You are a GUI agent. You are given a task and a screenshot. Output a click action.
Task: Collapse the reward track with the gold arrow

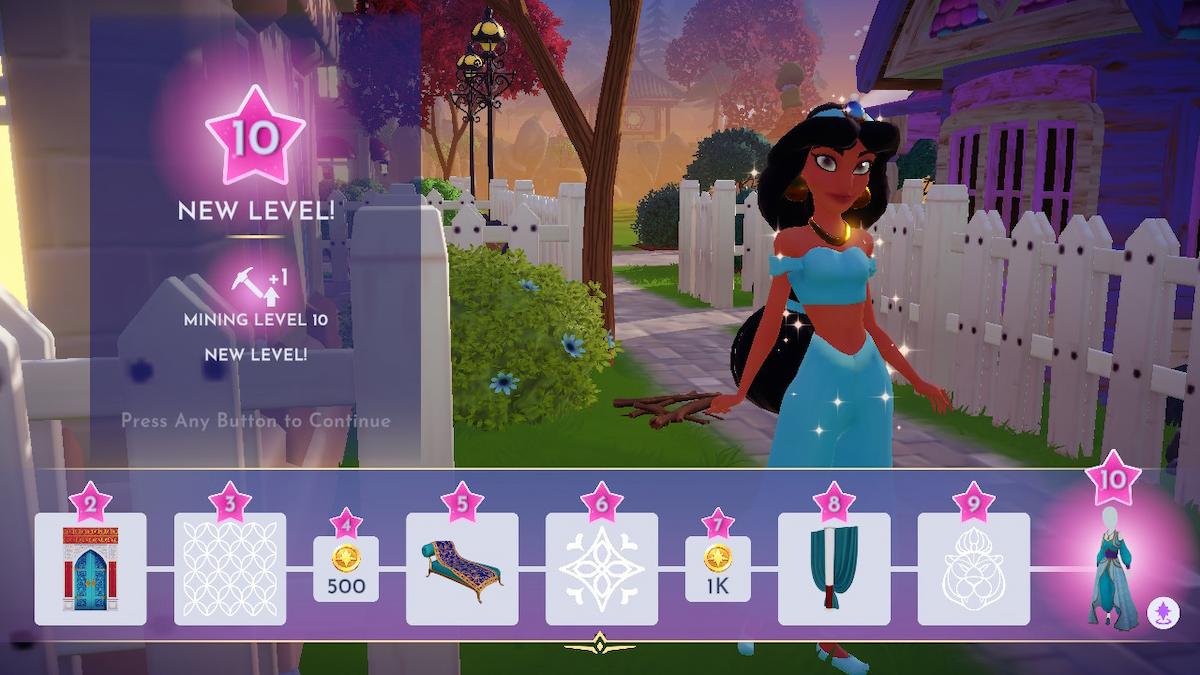click(x=600, y=642)
